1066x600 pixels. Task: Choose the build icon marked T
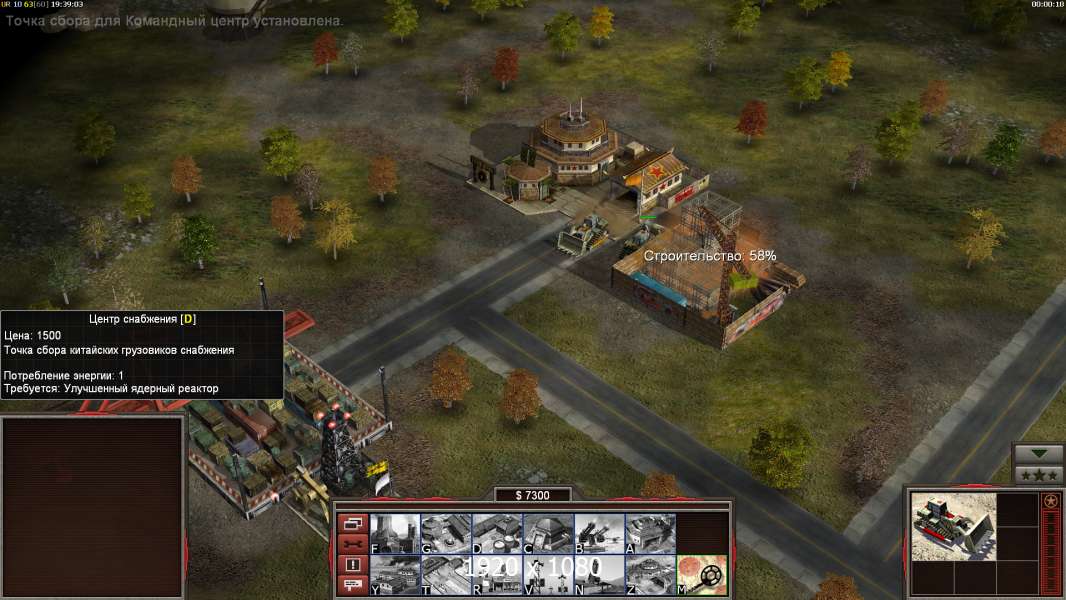coord(446,574)
